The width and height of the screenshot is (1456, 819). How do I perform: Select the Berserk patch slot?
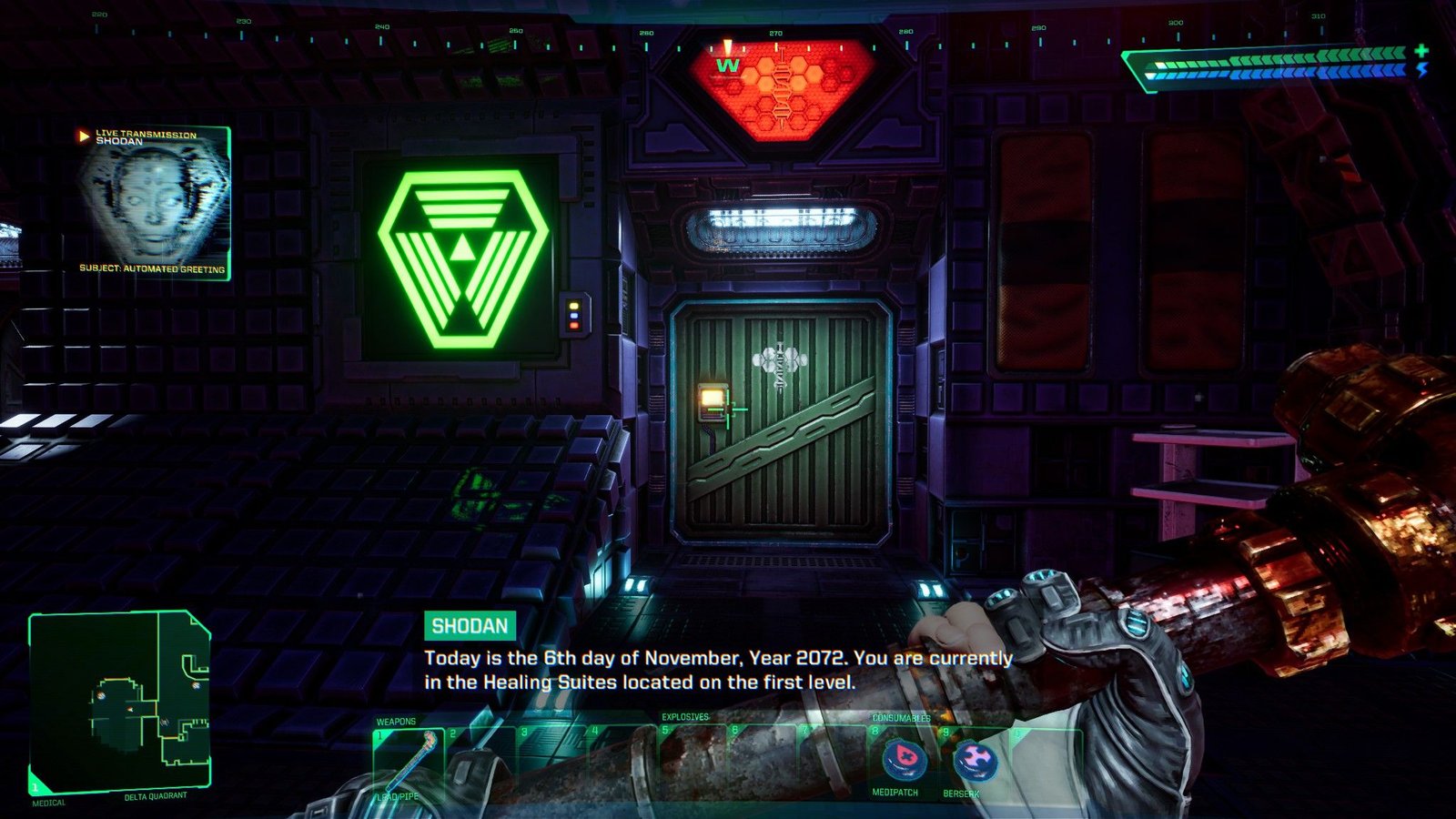(x=974, y=761)
